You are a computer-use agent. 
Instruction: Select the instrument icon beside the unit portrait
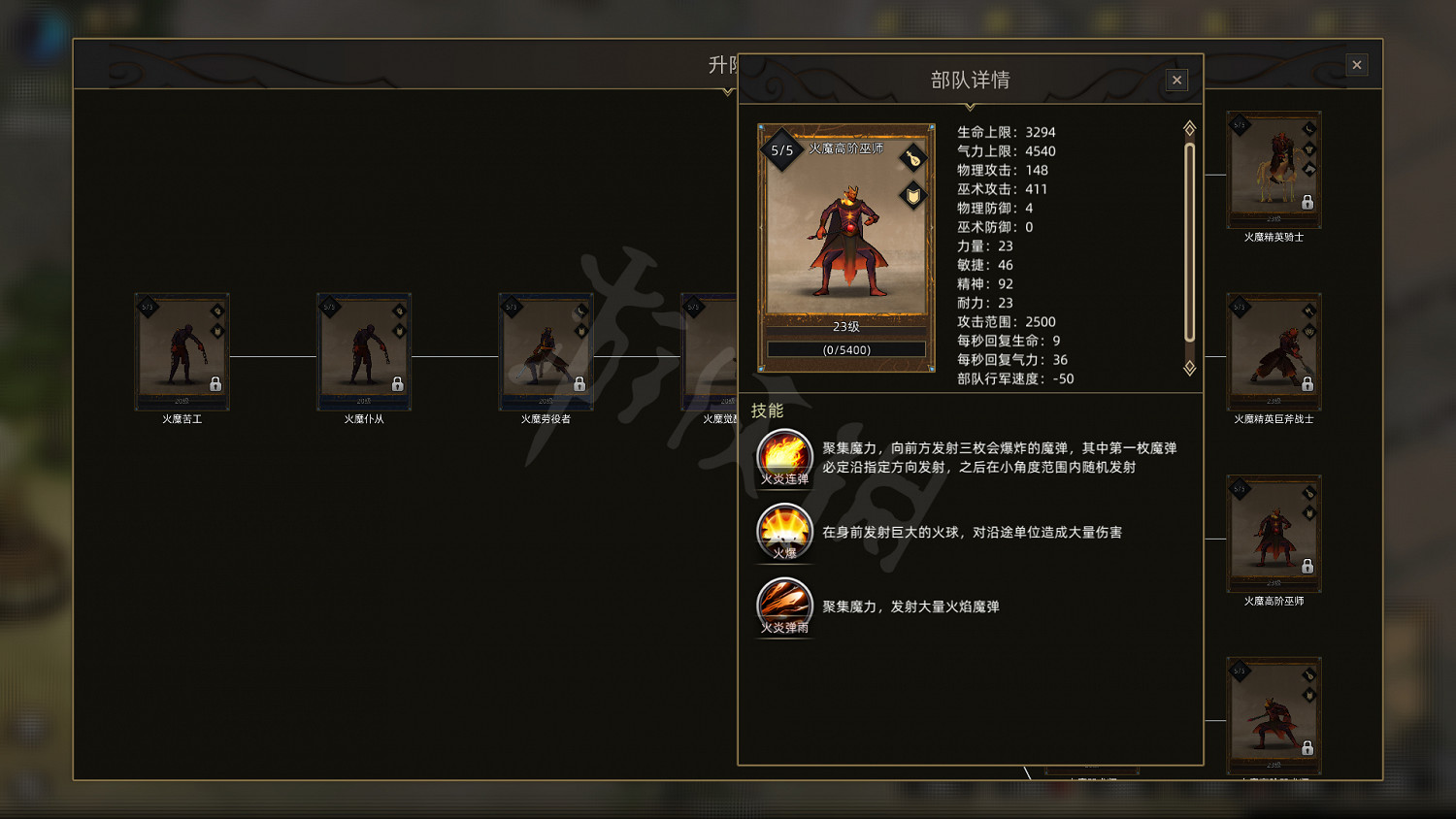(x=912, y=157)
